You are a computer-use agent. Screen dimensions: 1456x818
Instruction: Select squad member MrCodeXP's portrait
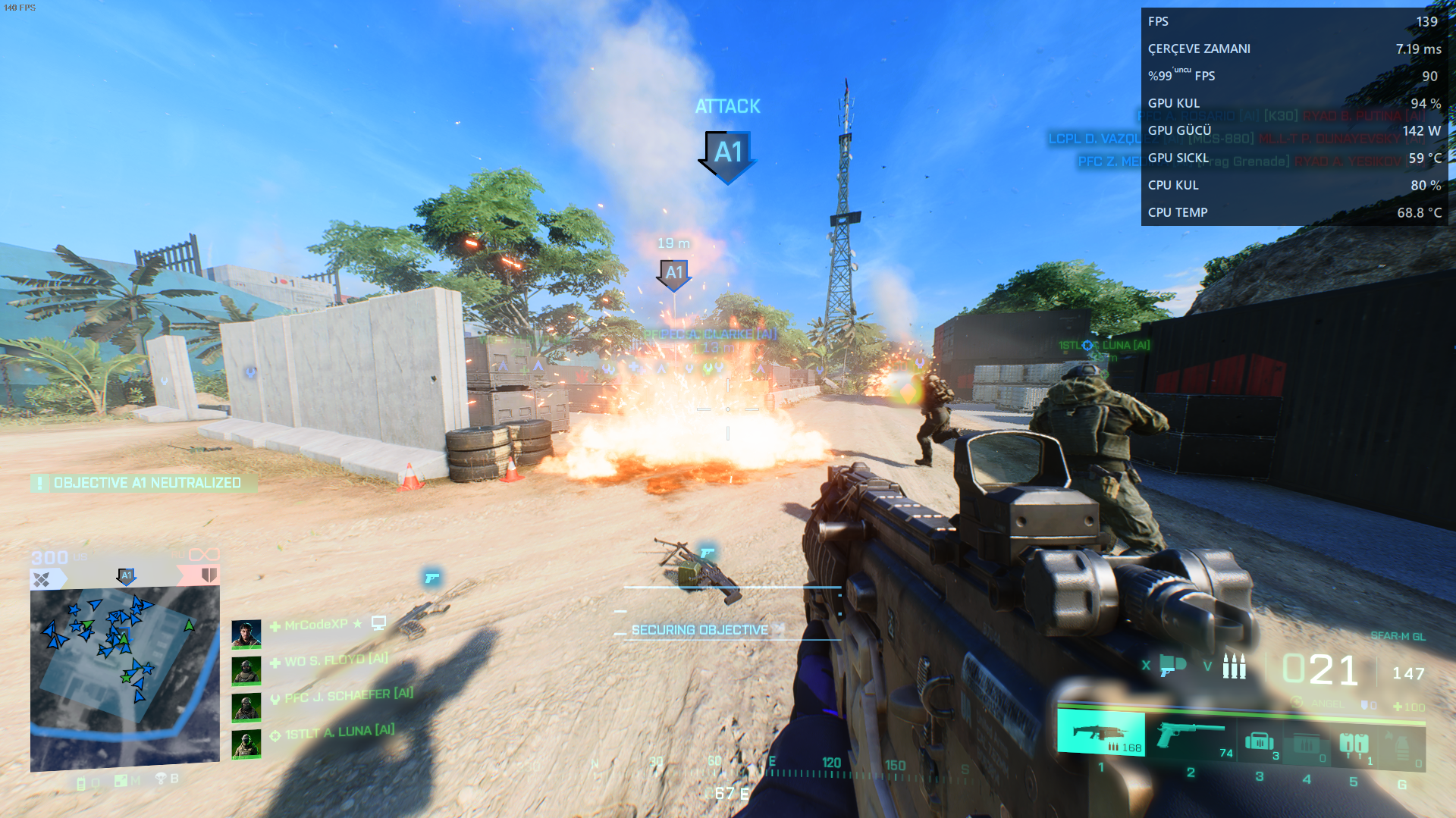pos(246,634)
